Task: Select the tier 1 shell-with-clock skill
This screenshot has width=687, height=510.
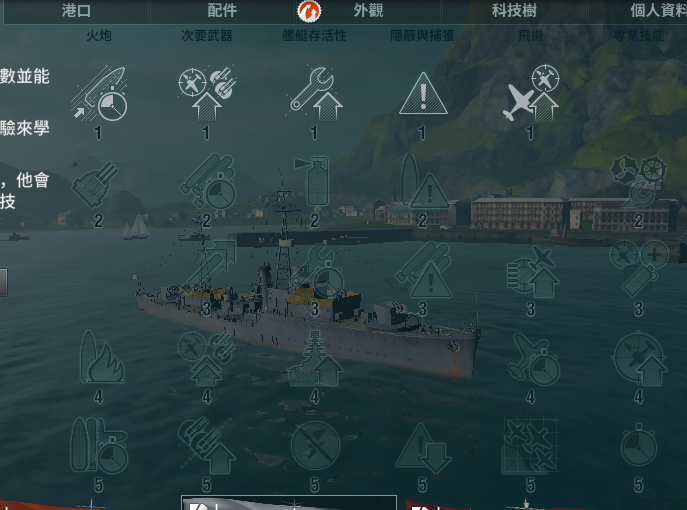Action: (98, 93)
